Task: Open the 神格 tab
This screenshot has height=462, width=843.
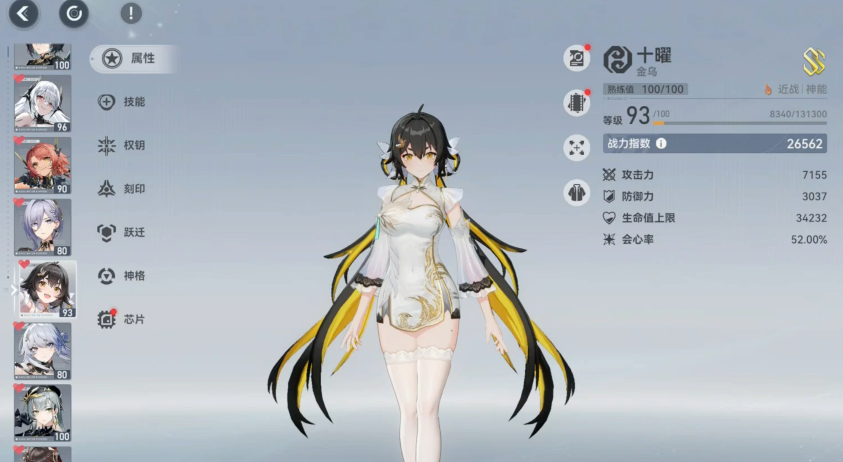Action: (x=125, y=275)
